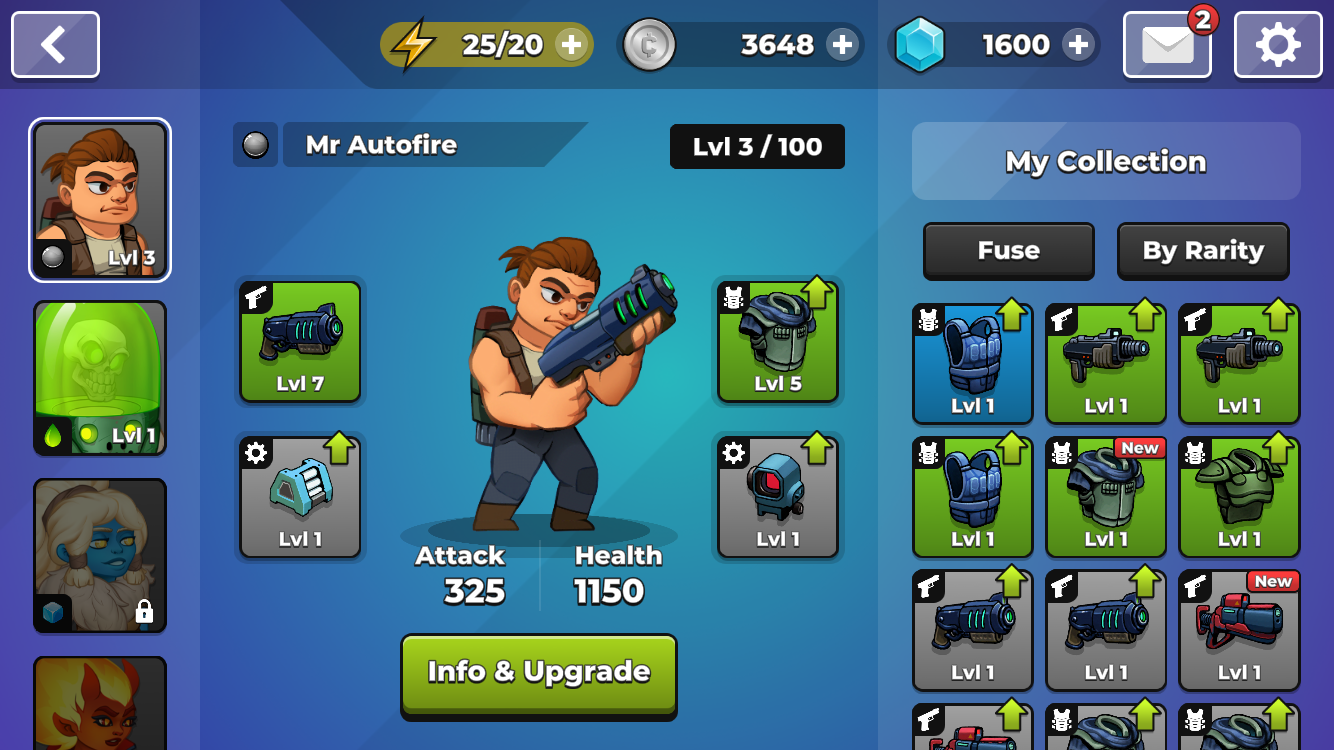Click the Fuse button

tap(1008, 250)
